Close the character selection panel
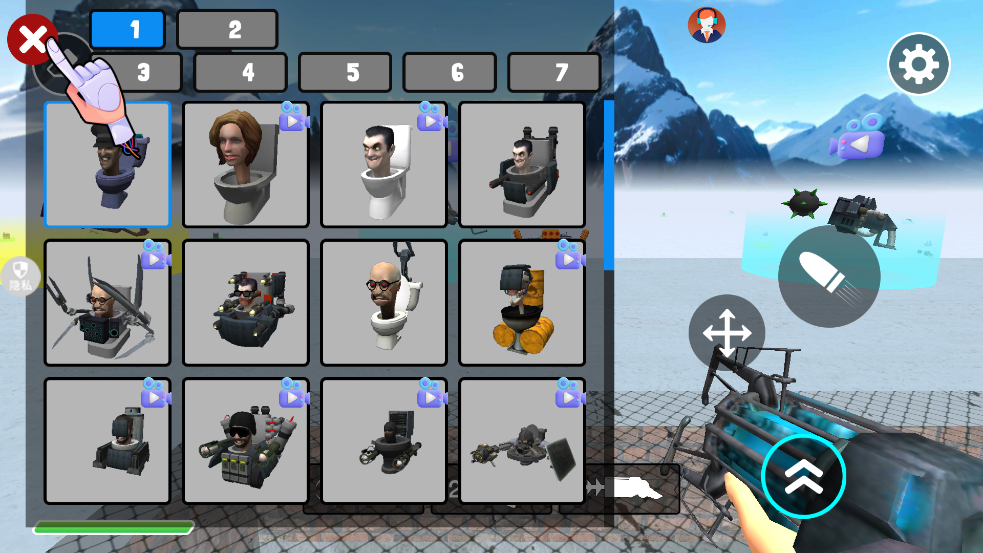This screenshot has width=983, height=553. pos(32,41)
